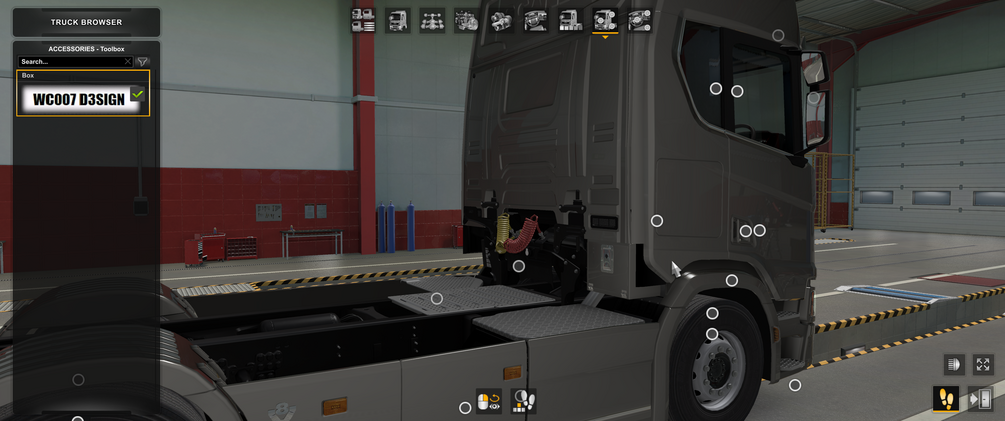The width and height of the screenshot is (1005, 421).
Task: Open the truck list overview category
Action: (x=363, y=20)
